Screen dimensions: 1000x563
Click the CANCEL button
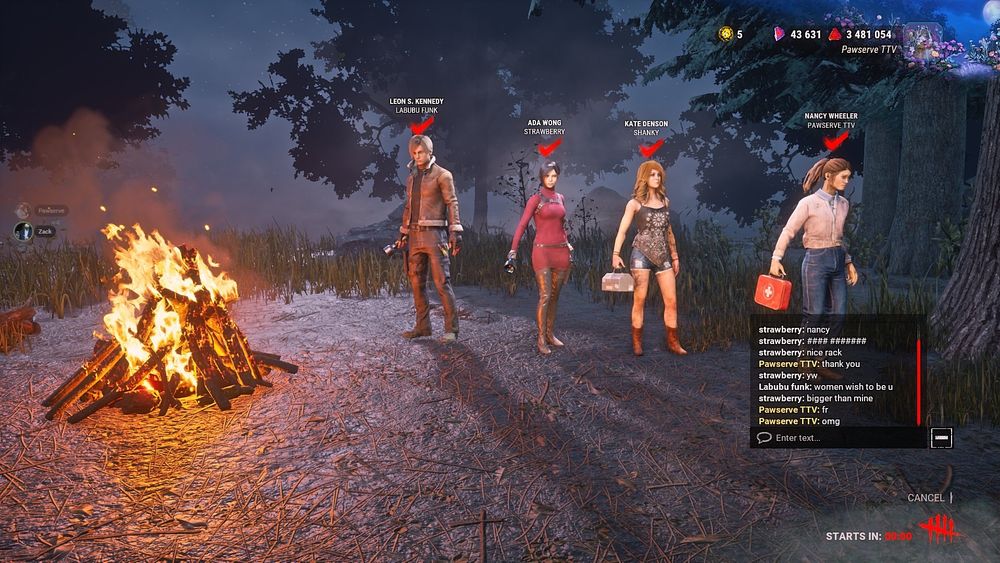pos(926,498)
